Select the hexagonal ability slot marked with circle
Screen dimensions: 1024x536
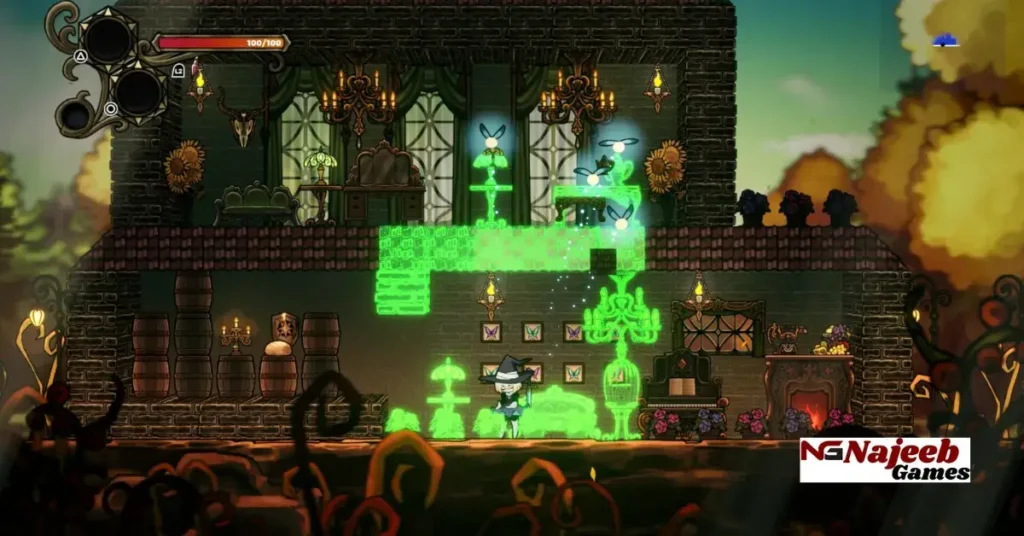(x=137, y=91)
